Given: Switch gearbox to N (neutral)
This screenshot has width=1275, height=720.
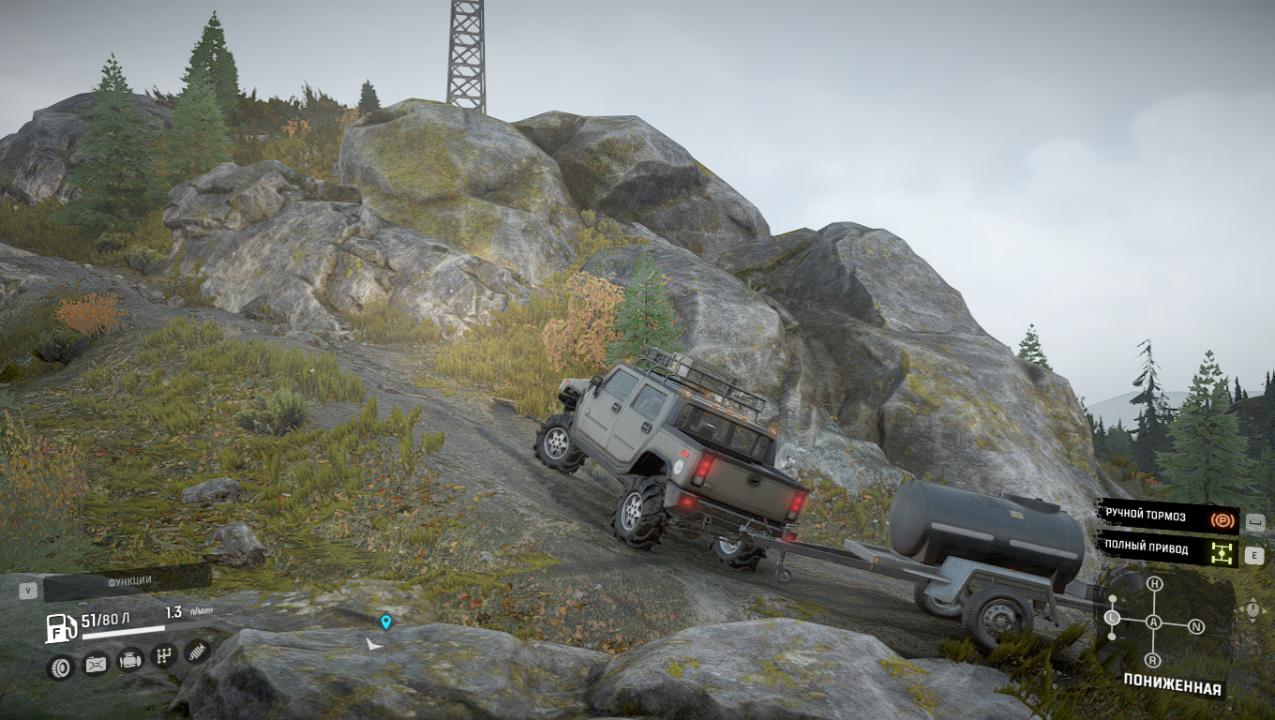Looking at the screenshot, I should (x=1196, y=627).
